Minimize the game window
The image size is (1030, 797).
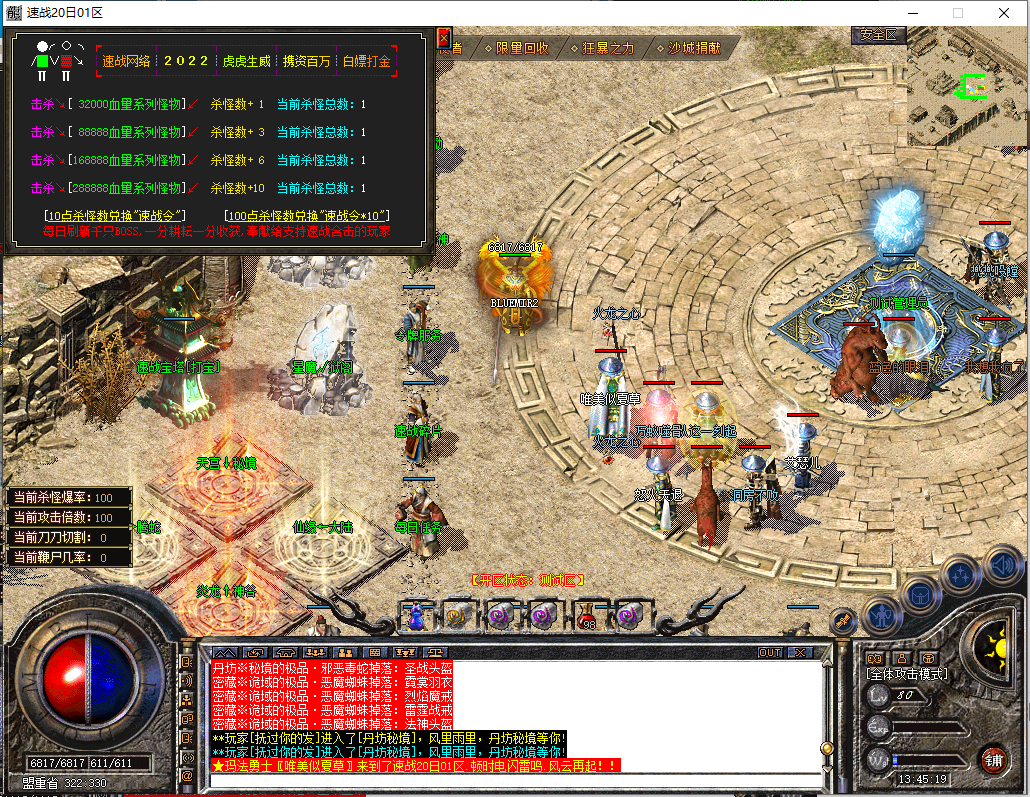coord(912,13)
